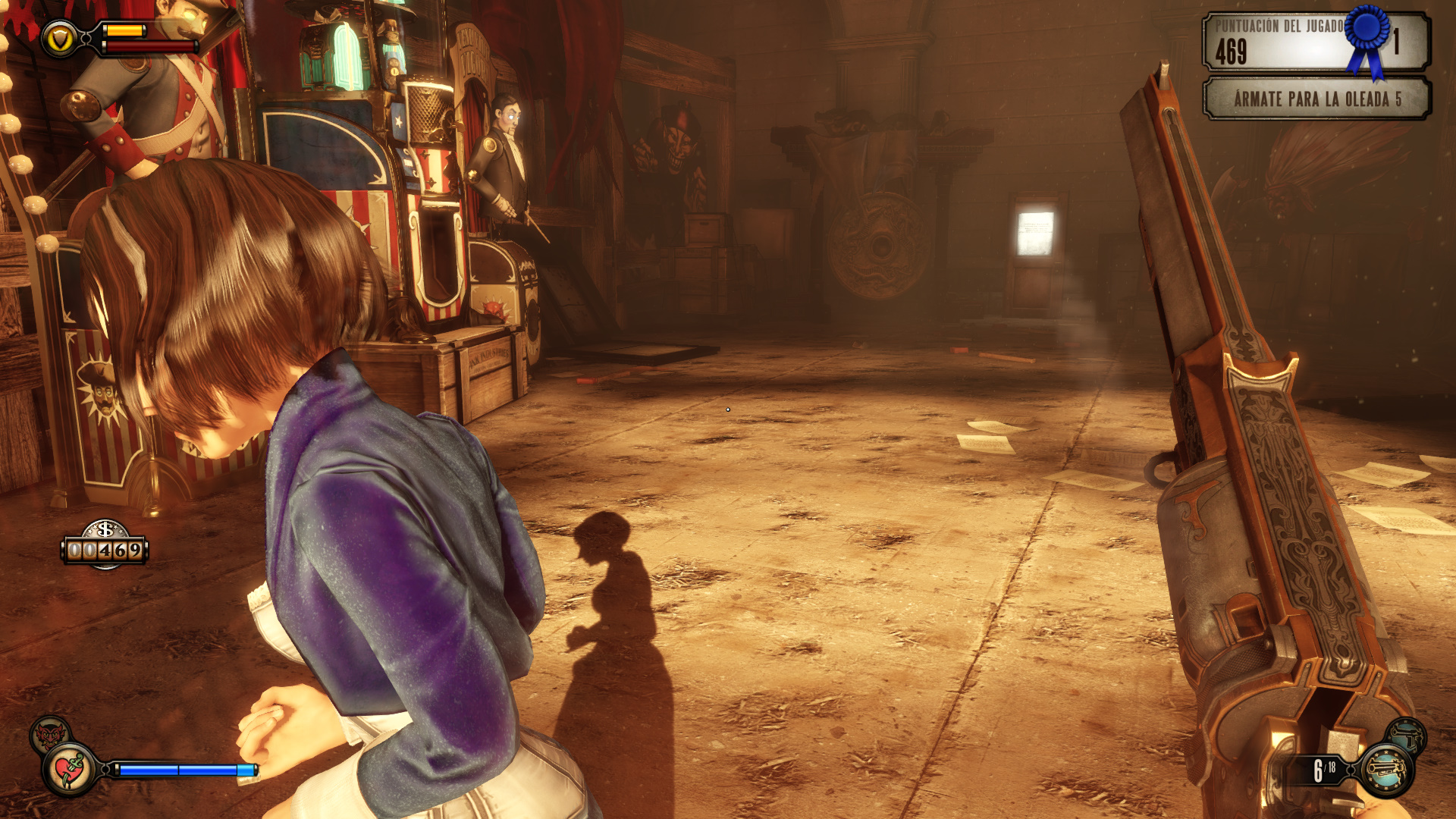
Task: Click the yellow shield emblem icon
Action: (60, 39)
